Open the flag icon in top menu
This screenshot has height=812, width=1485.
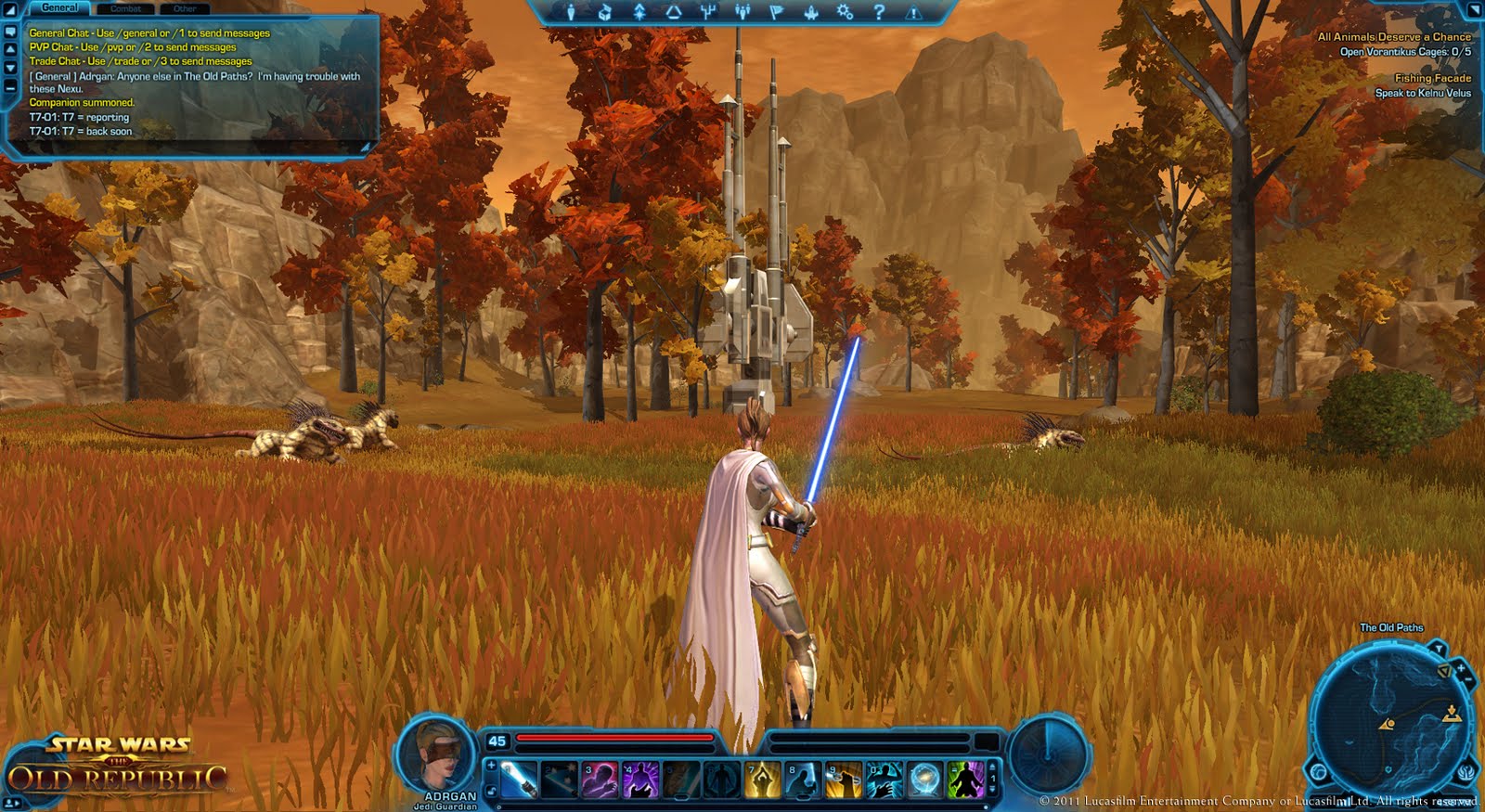[777, 12]
